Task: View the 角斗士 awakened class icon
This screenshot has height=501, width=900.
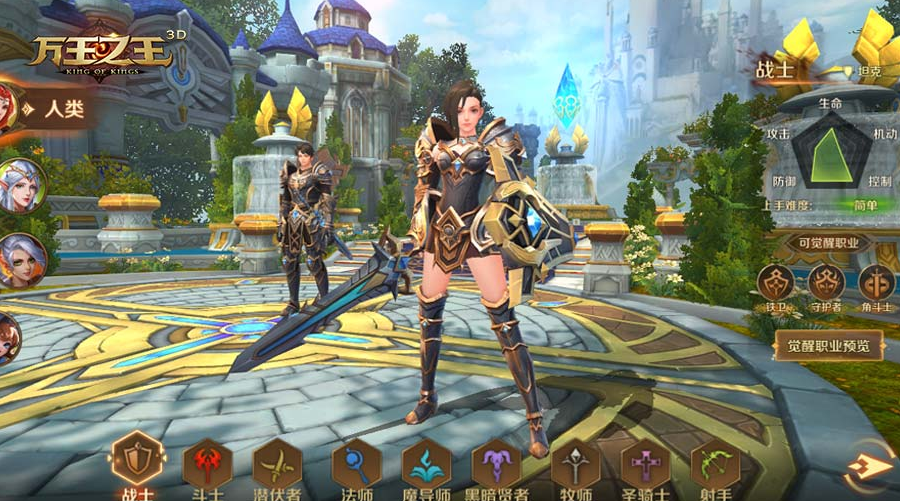Action: [877, 283]
